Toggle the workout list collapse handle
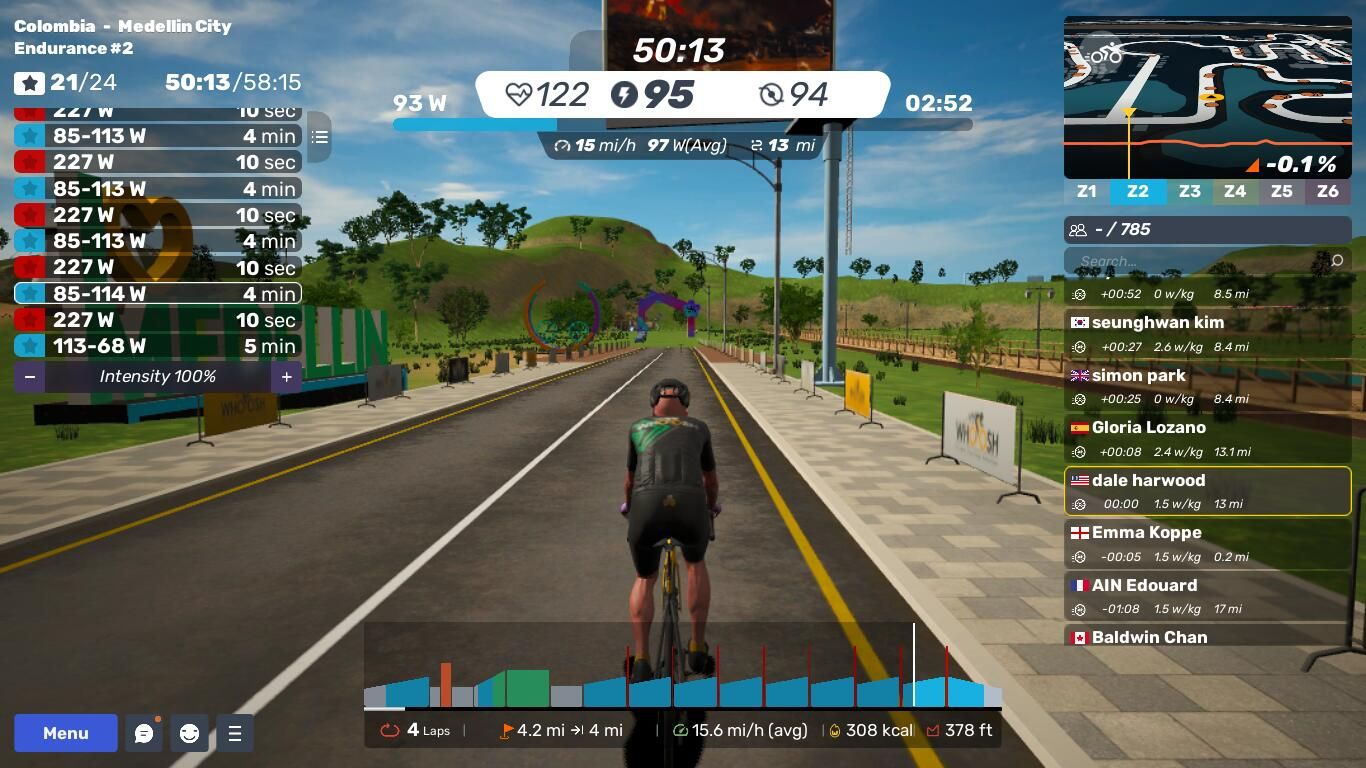1366x768 pixels. pos(319,137)
